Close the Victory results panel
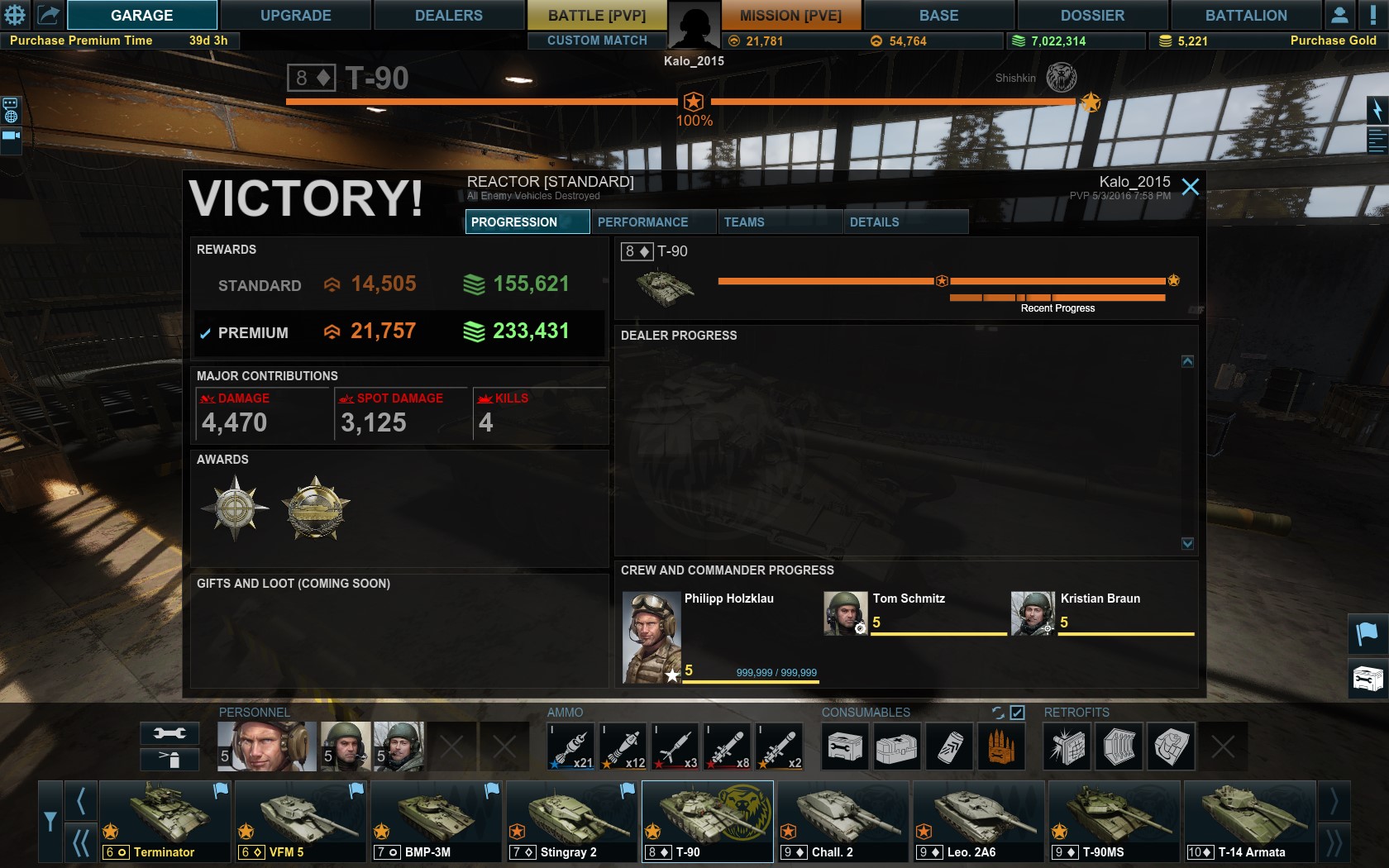The image size is (1389, 868). pyautogui.click(x=1190, y=187)
